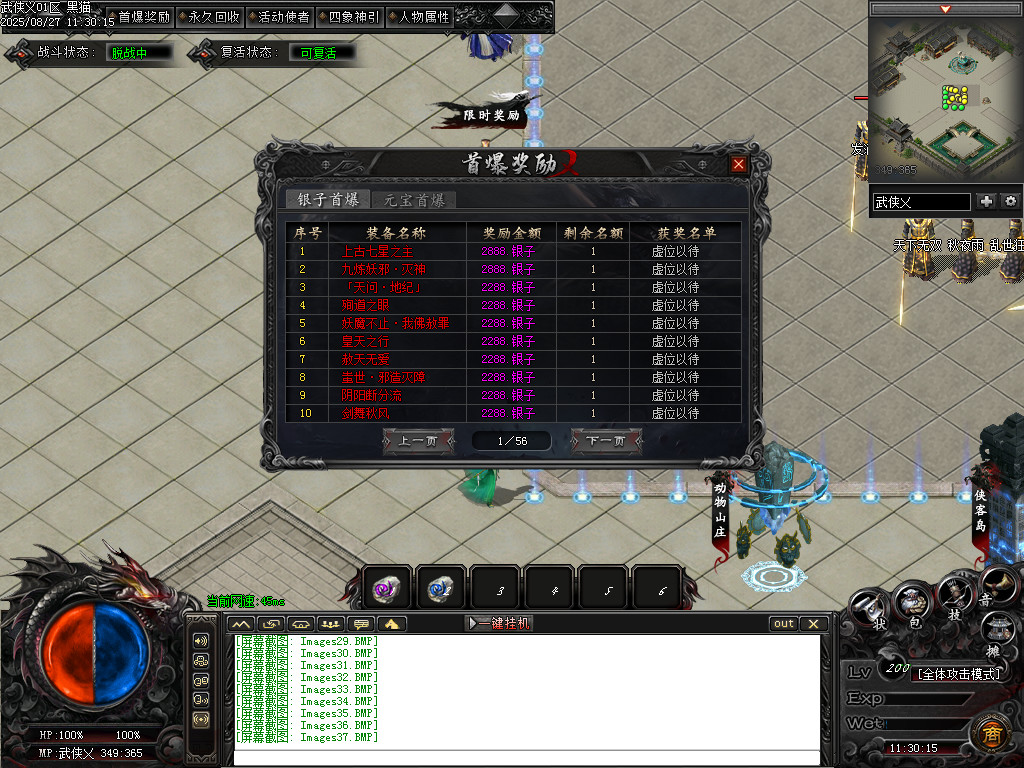The height and width of the screenshot is (768, 1024).
Task: Go to next page with 下一页
Action: click(x=605, y=441)
